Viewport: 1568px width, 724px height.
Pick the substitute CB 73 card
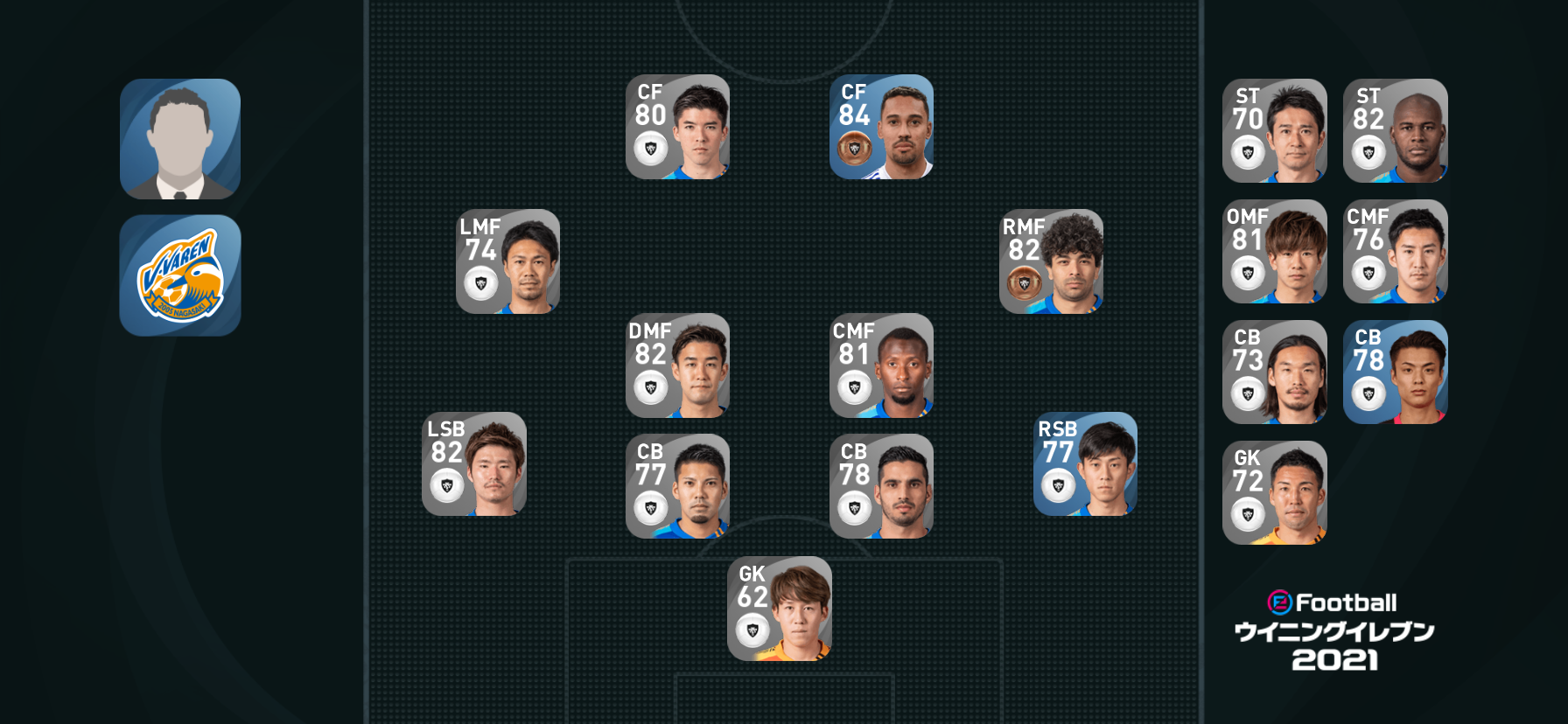point(1274,372)
